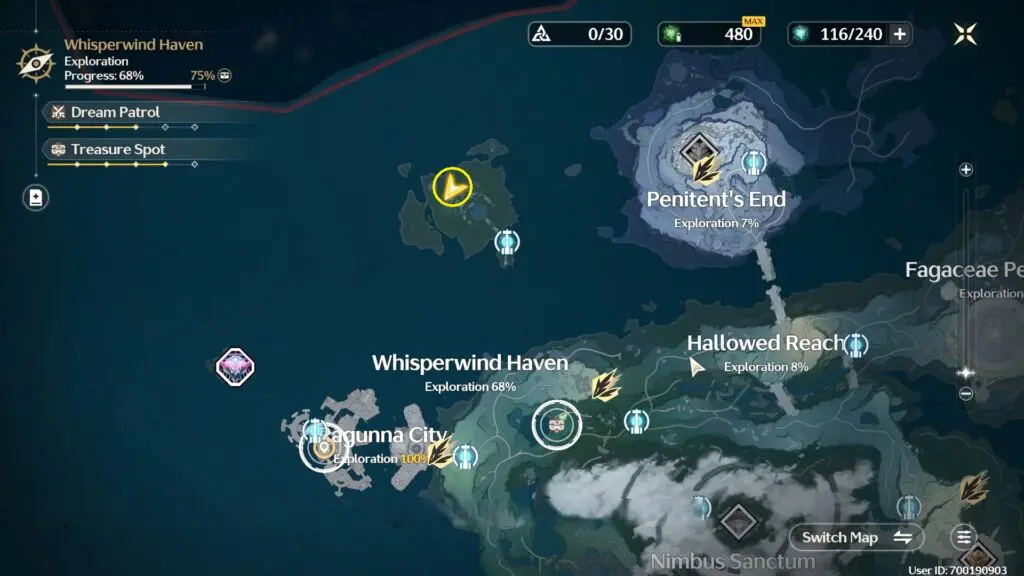The height and width of the screenshot is (576, 1024).
Task: Select the circled Ragunna City marker
Action: tap(323, 449)
